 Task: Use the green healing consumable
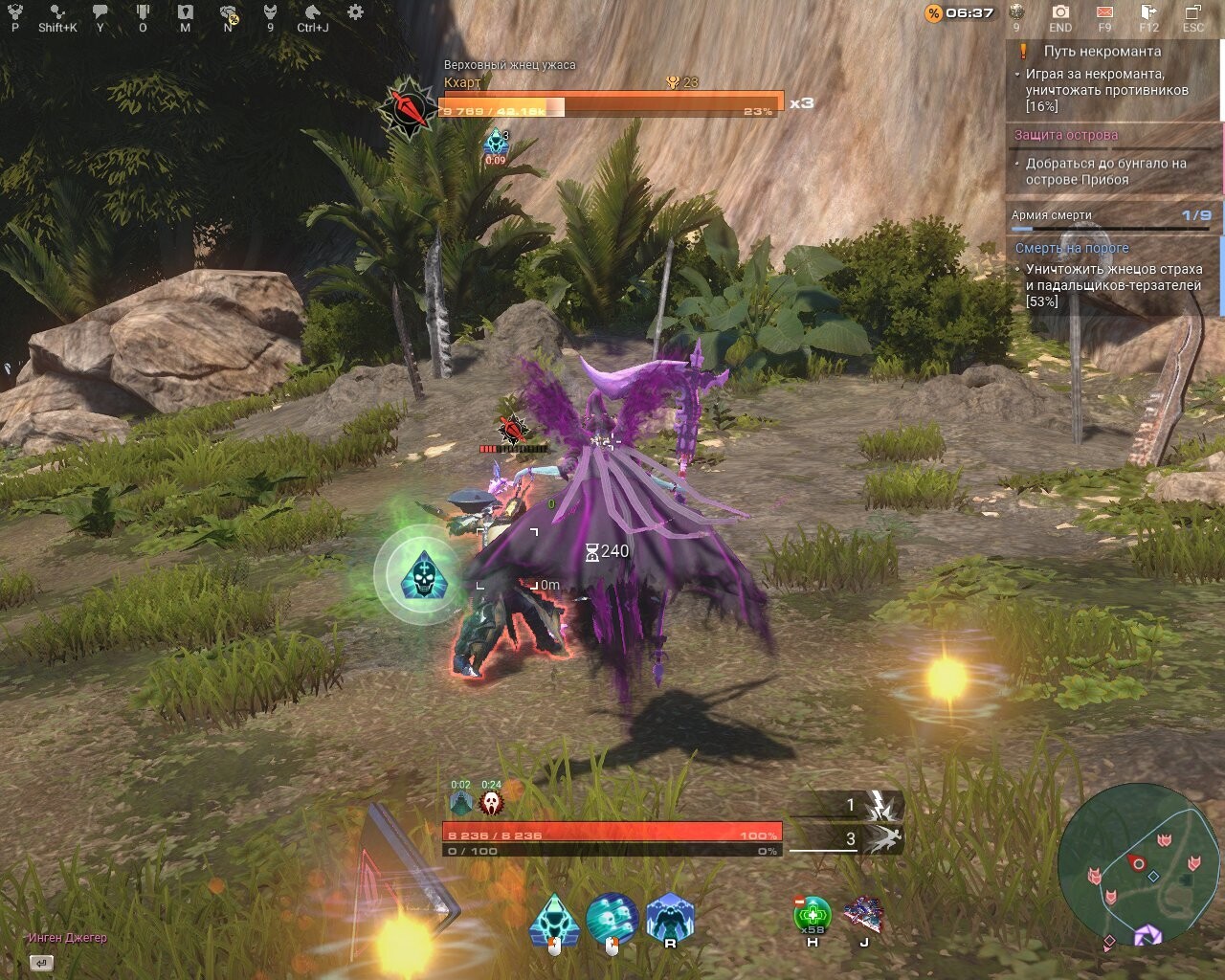(x=813, y=915)
